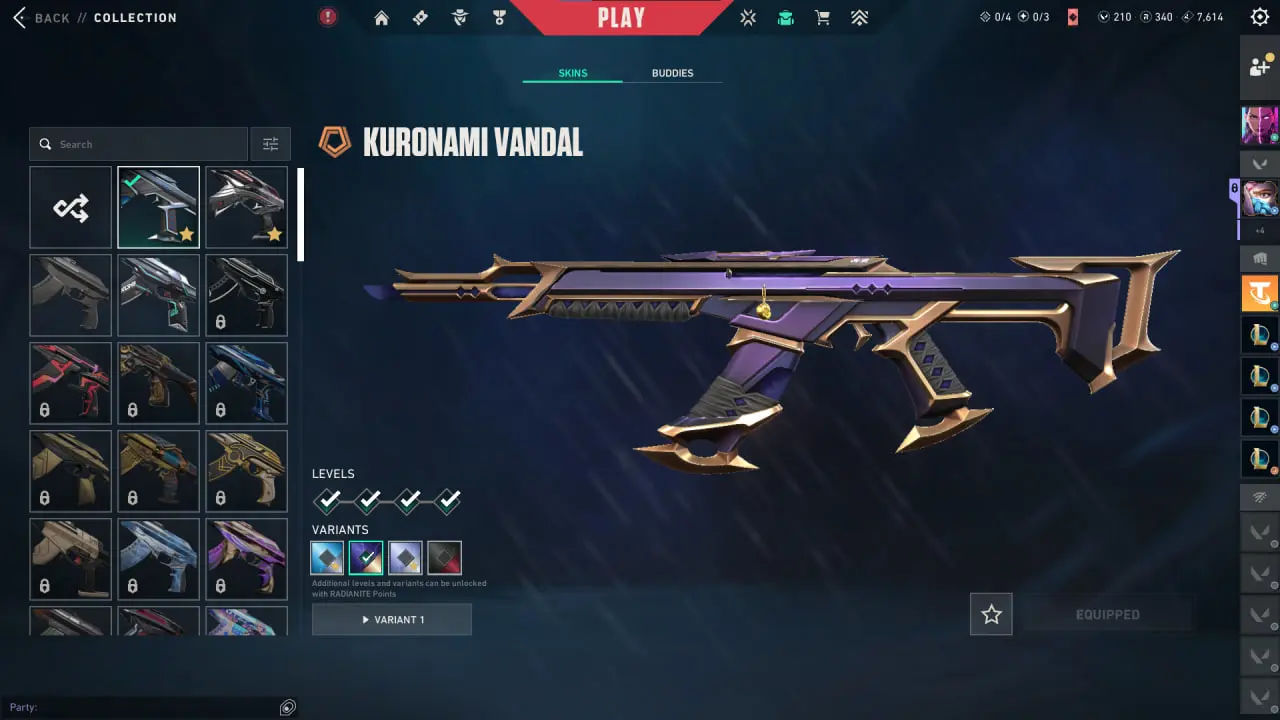Select the random shuffle skin tile
This screenshot has height=720, width=1280.
(x=71, y=207)
